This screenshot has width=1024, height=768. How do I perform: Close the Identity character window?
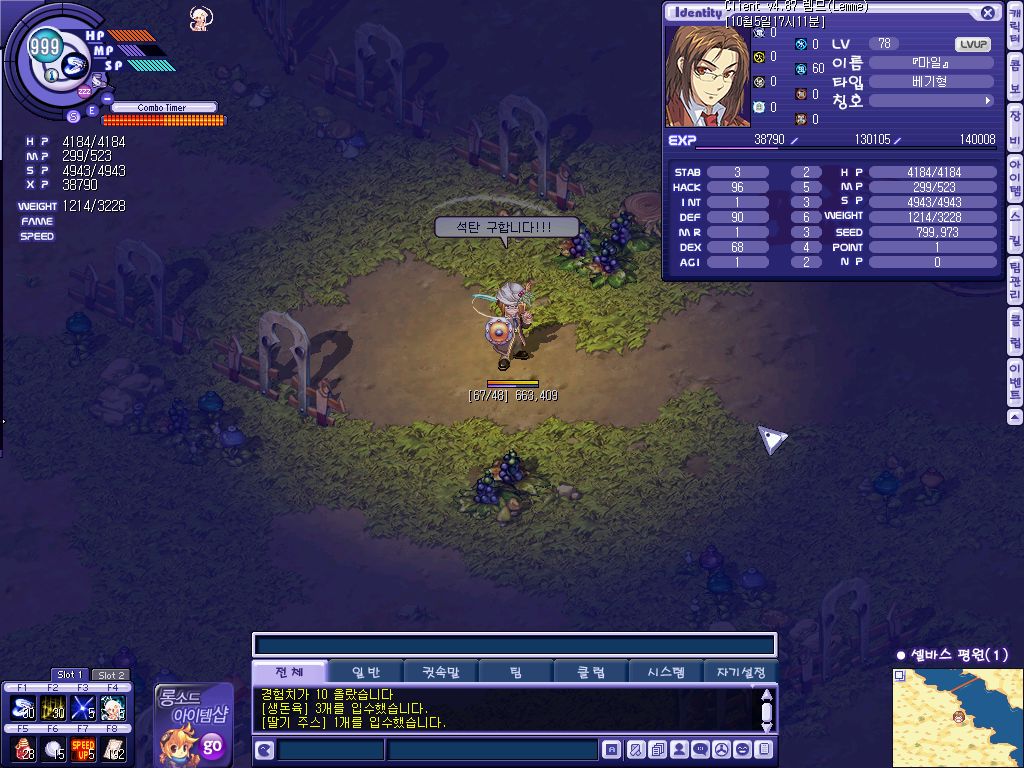pyautogui.click(x=988, y=13)
